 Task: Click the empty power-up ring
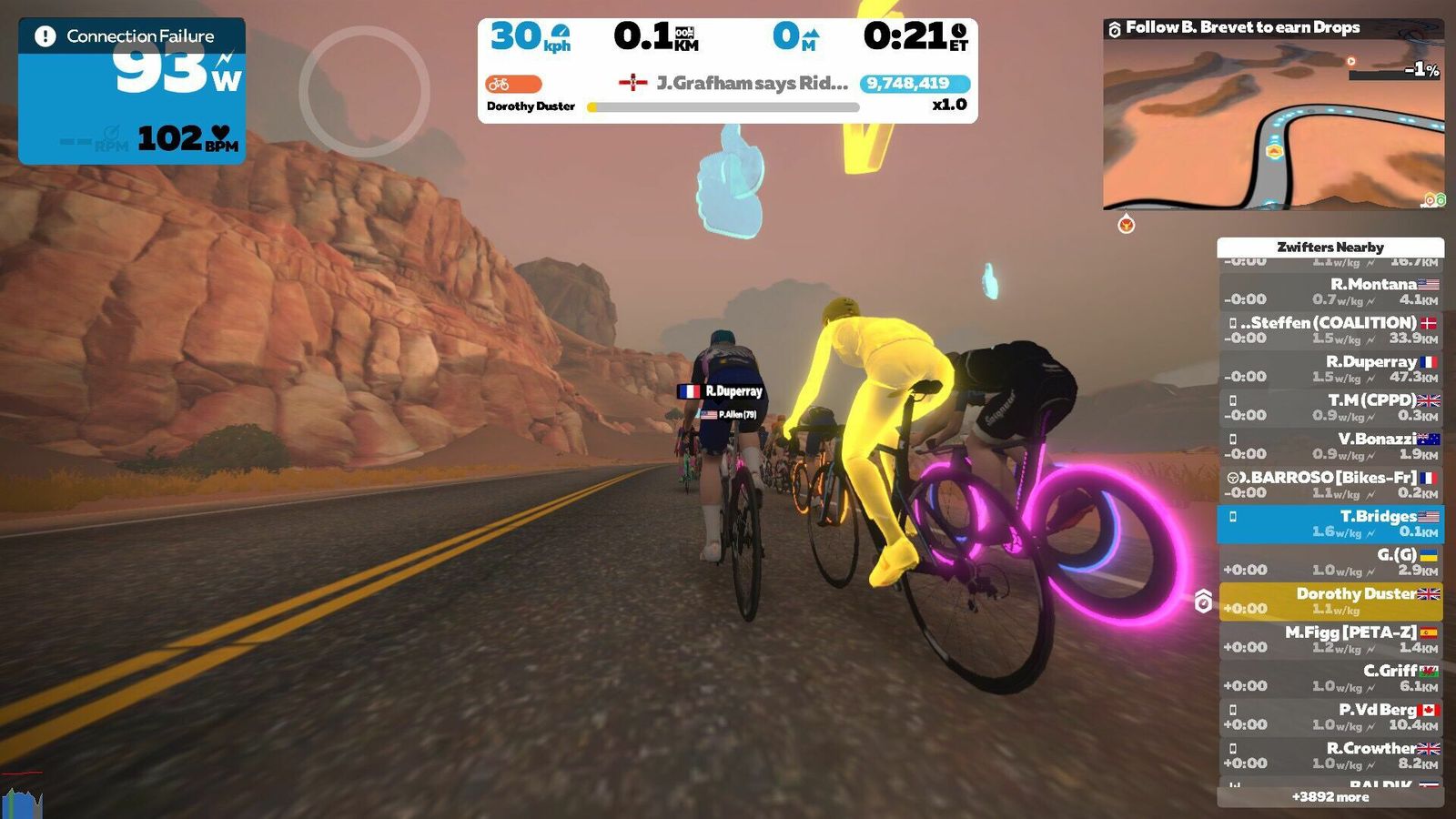[364, 91]
